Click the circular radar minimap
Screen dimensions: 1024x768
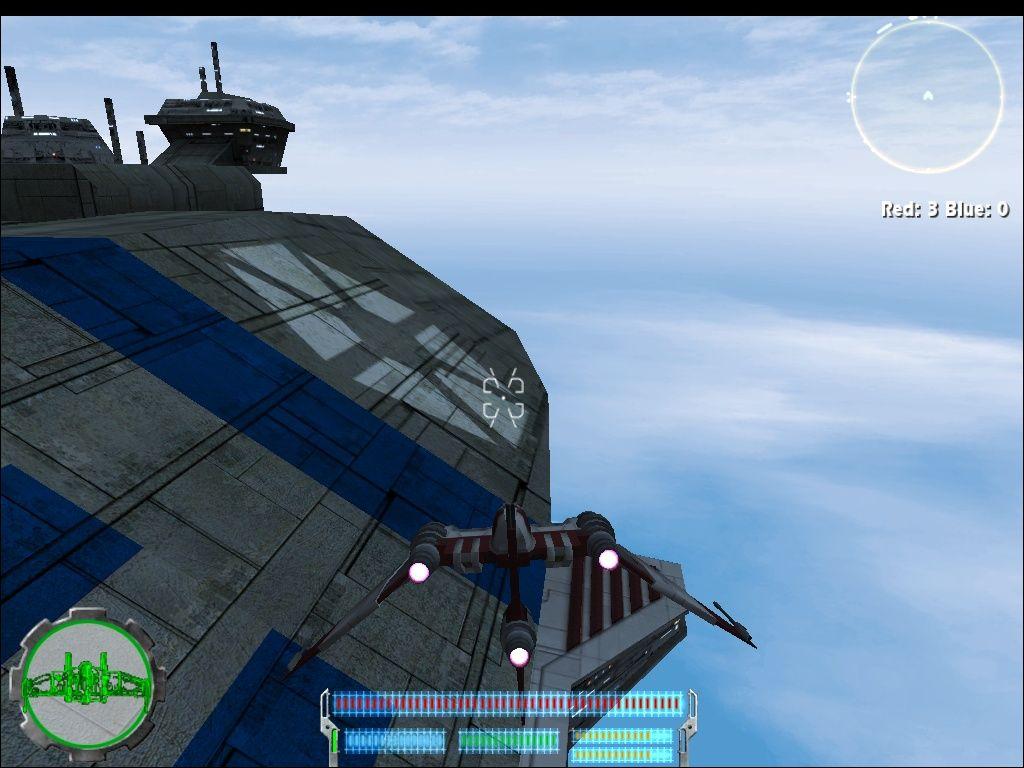927,97
